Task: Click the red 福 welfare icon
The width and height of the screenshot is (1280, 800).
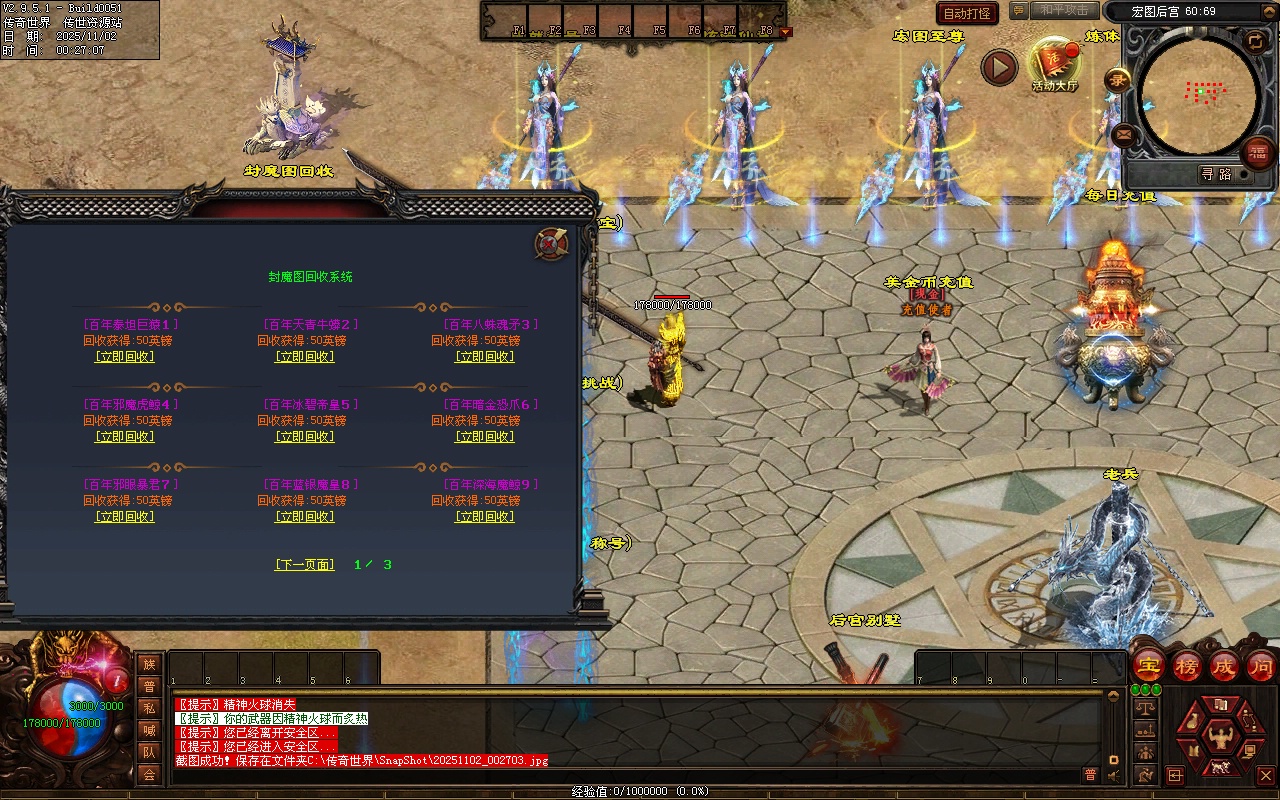Action: click(x=1257, y=152)
